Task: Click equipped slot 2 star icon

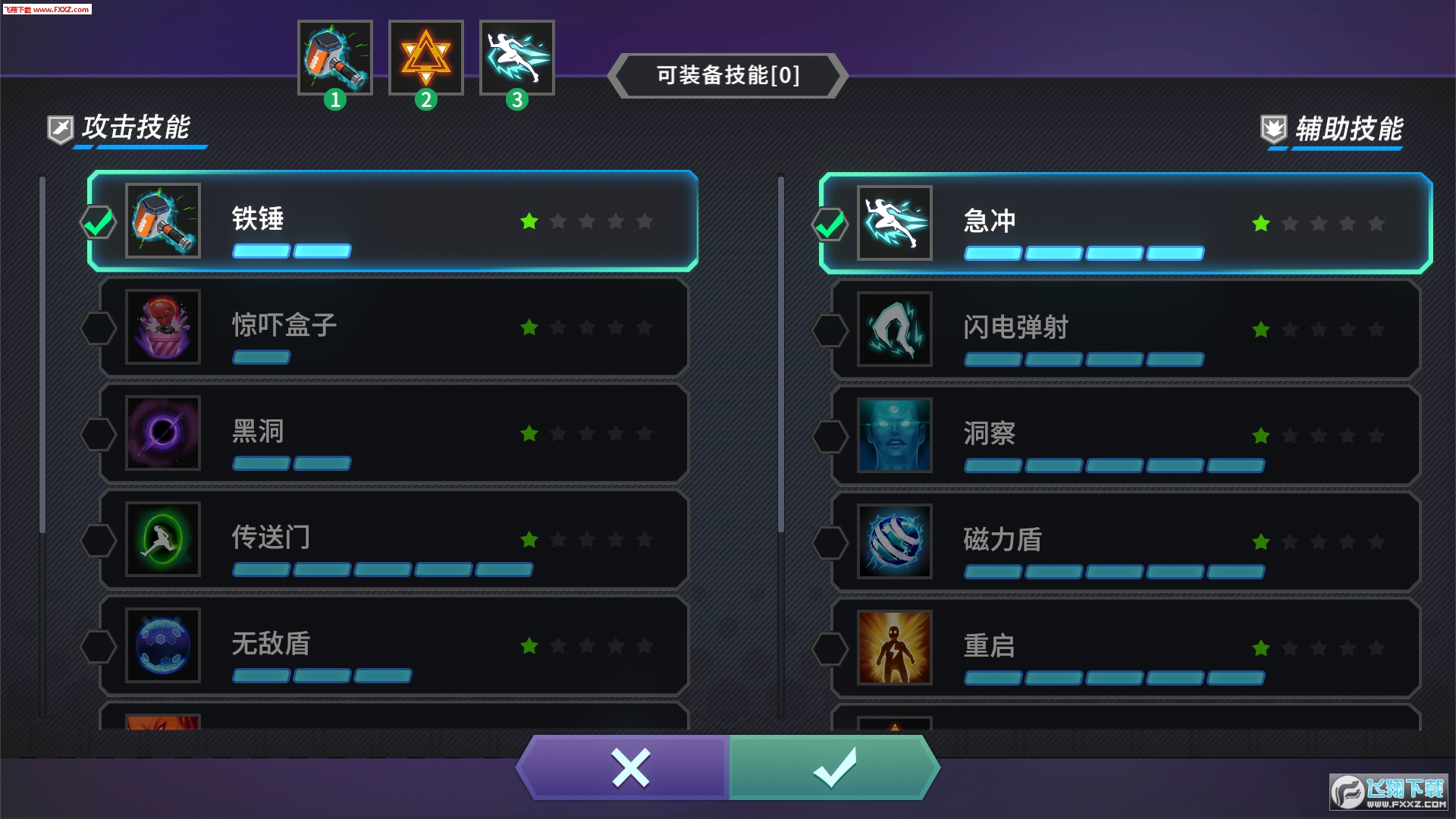Action: point(426,58)
